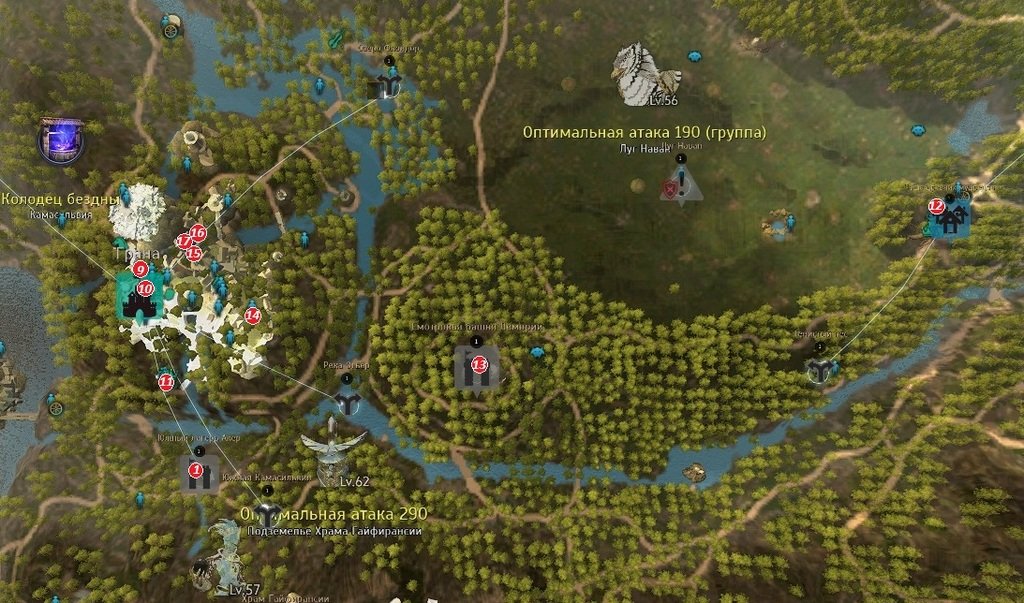Select map marker number 9
Viewport: 1024px width, 603px height.
click(140, 268)
